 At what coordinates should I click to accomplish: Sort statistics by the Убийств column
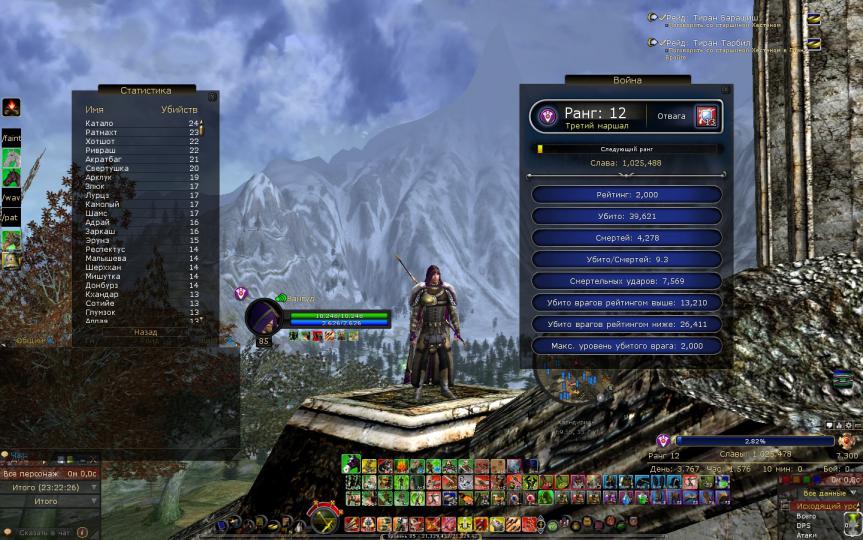[x=179, y=108]
